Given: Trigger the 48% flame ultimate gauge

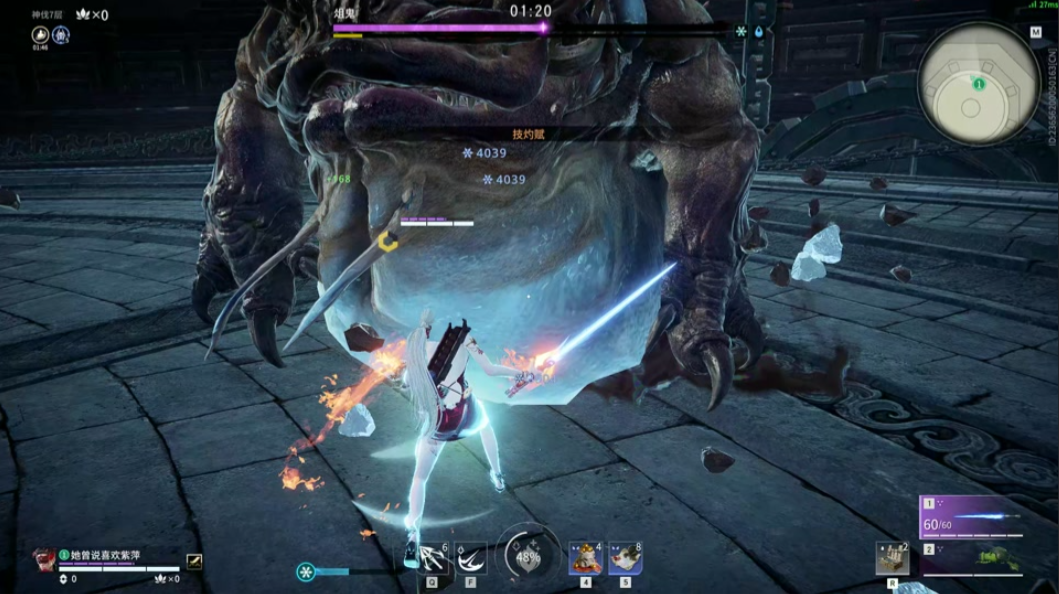Looking at the screenshot, I should [x=527, y=555].
